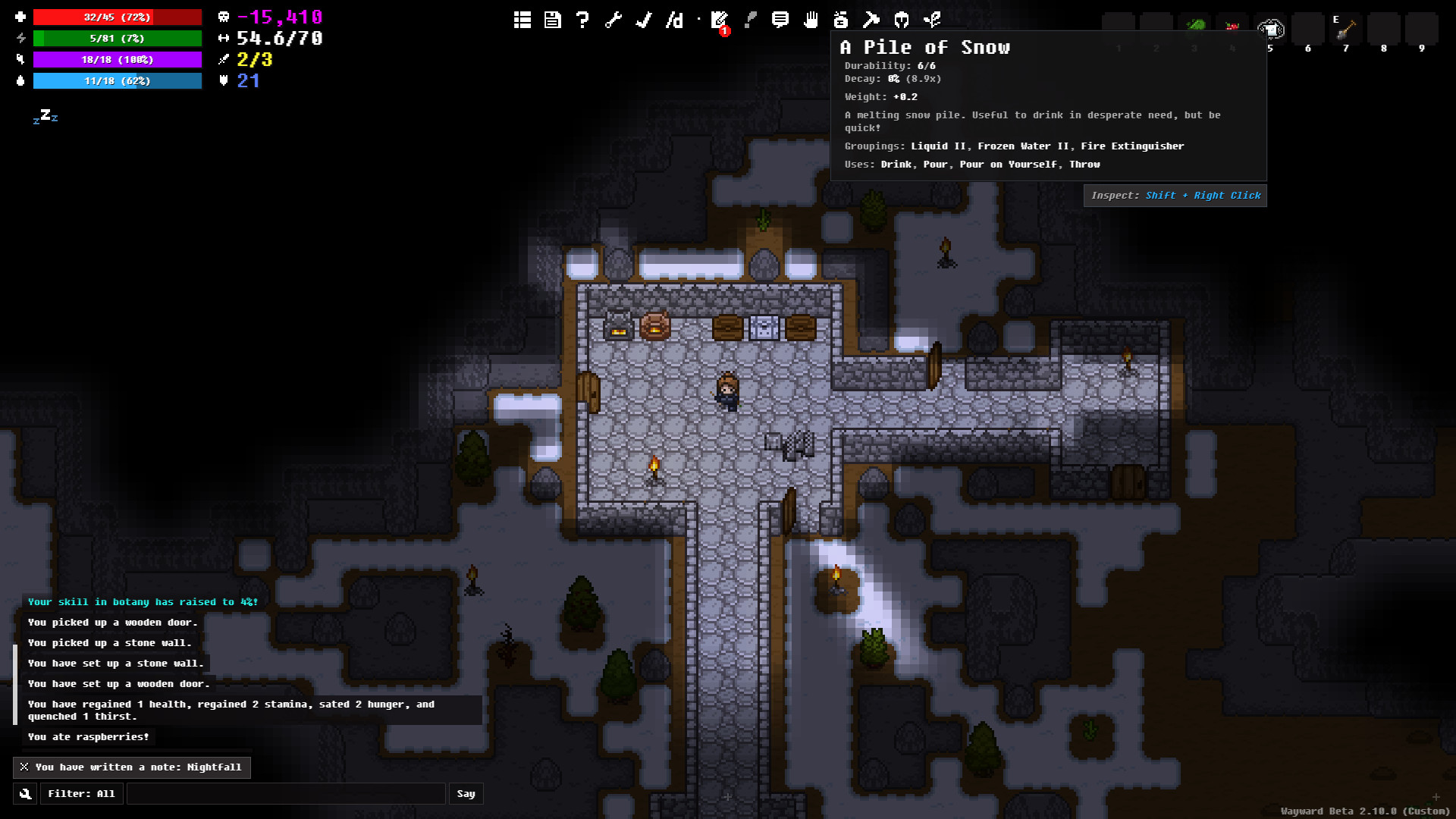Select the shovel in hotbar slot 7
The width and height of the screenshot is (1456, 819).
click(1346, 30)
